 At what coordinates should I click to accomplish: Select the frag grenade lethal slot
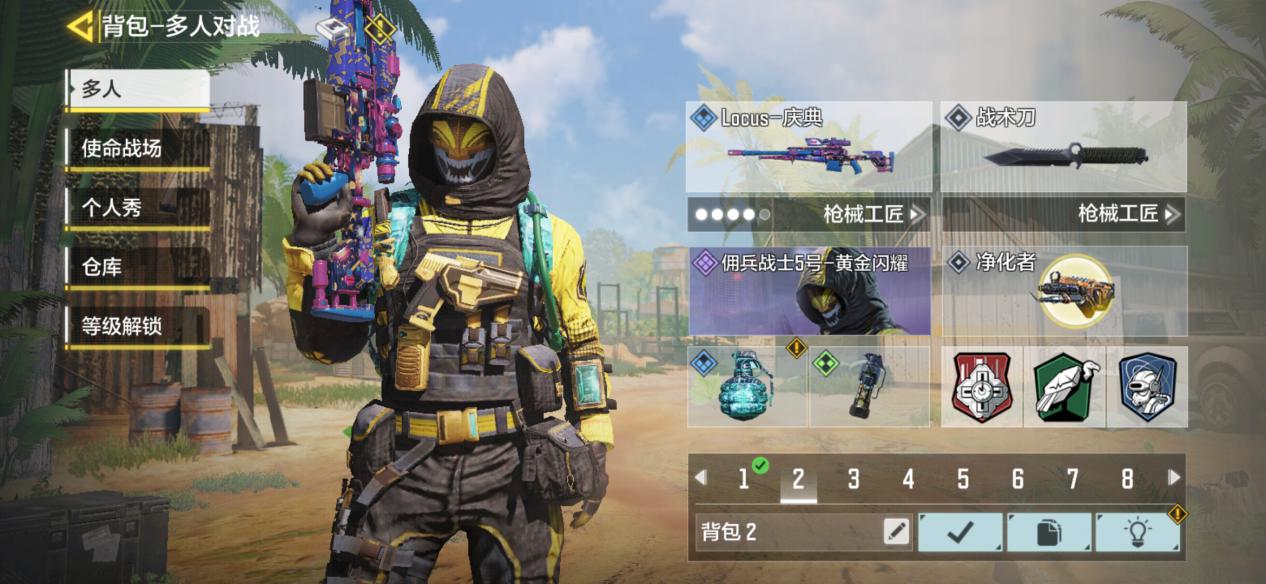click(x=747, y=386)
